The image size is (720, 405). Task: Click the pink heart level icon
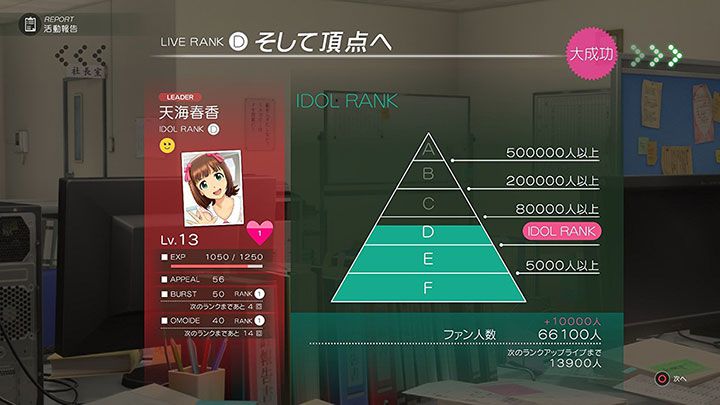coord(259,234)
